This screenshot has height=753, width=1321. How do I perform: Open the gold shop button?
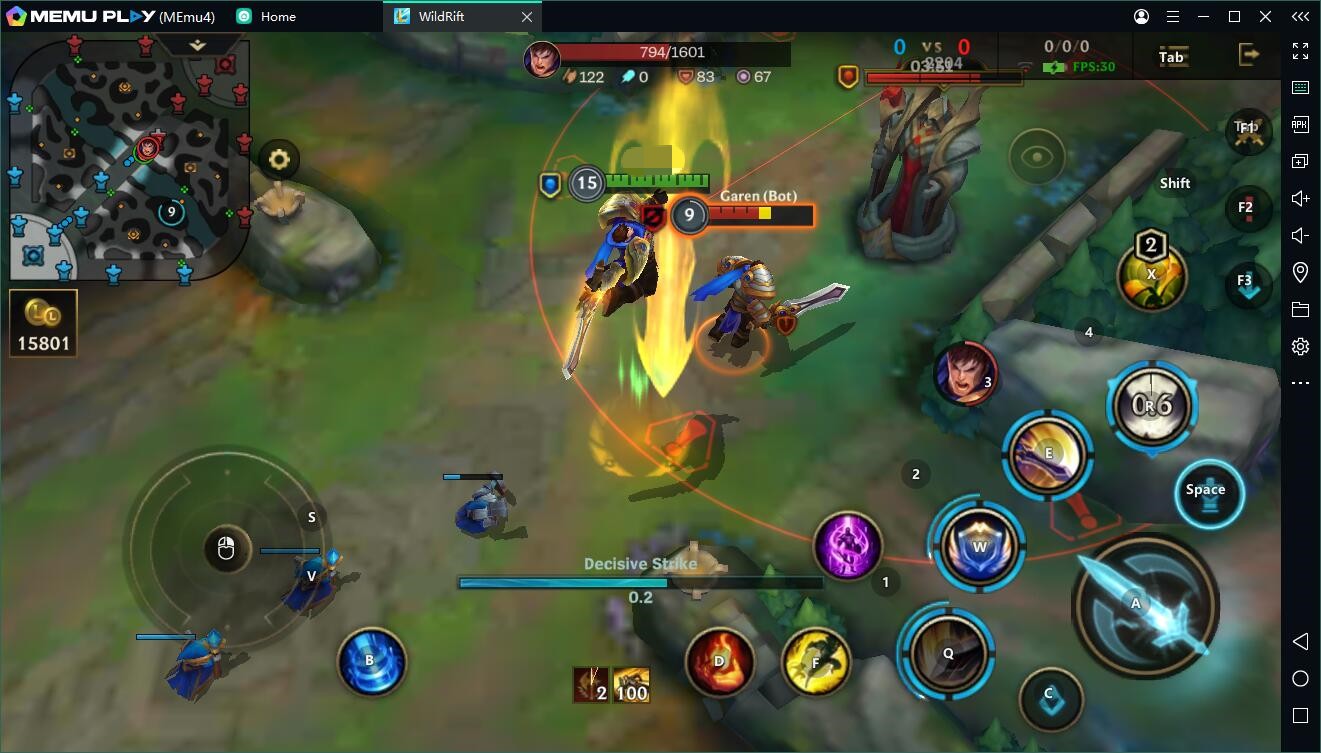click(43, 323)
